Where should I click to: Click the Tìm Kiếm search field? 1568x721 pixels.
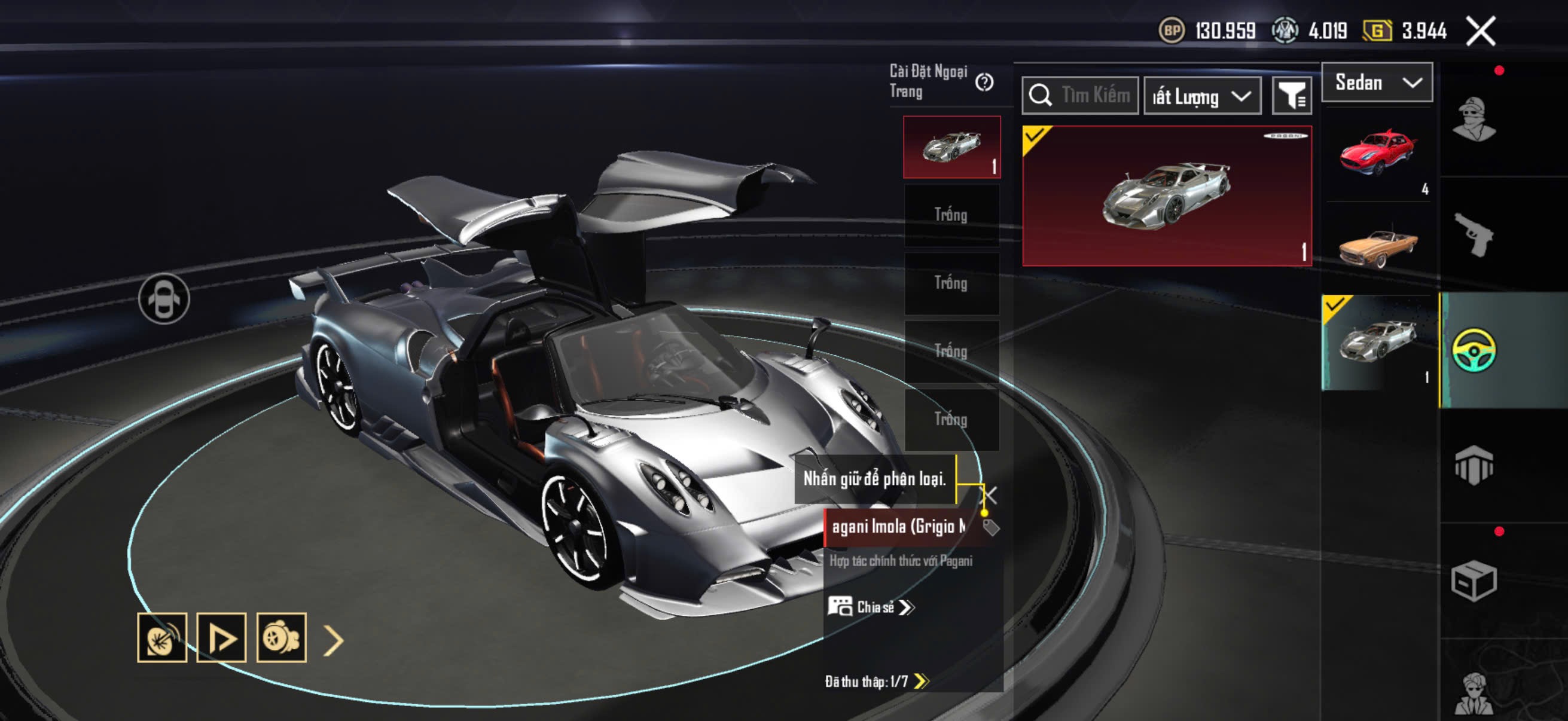pyautogui.click(x=1081, y=96)
